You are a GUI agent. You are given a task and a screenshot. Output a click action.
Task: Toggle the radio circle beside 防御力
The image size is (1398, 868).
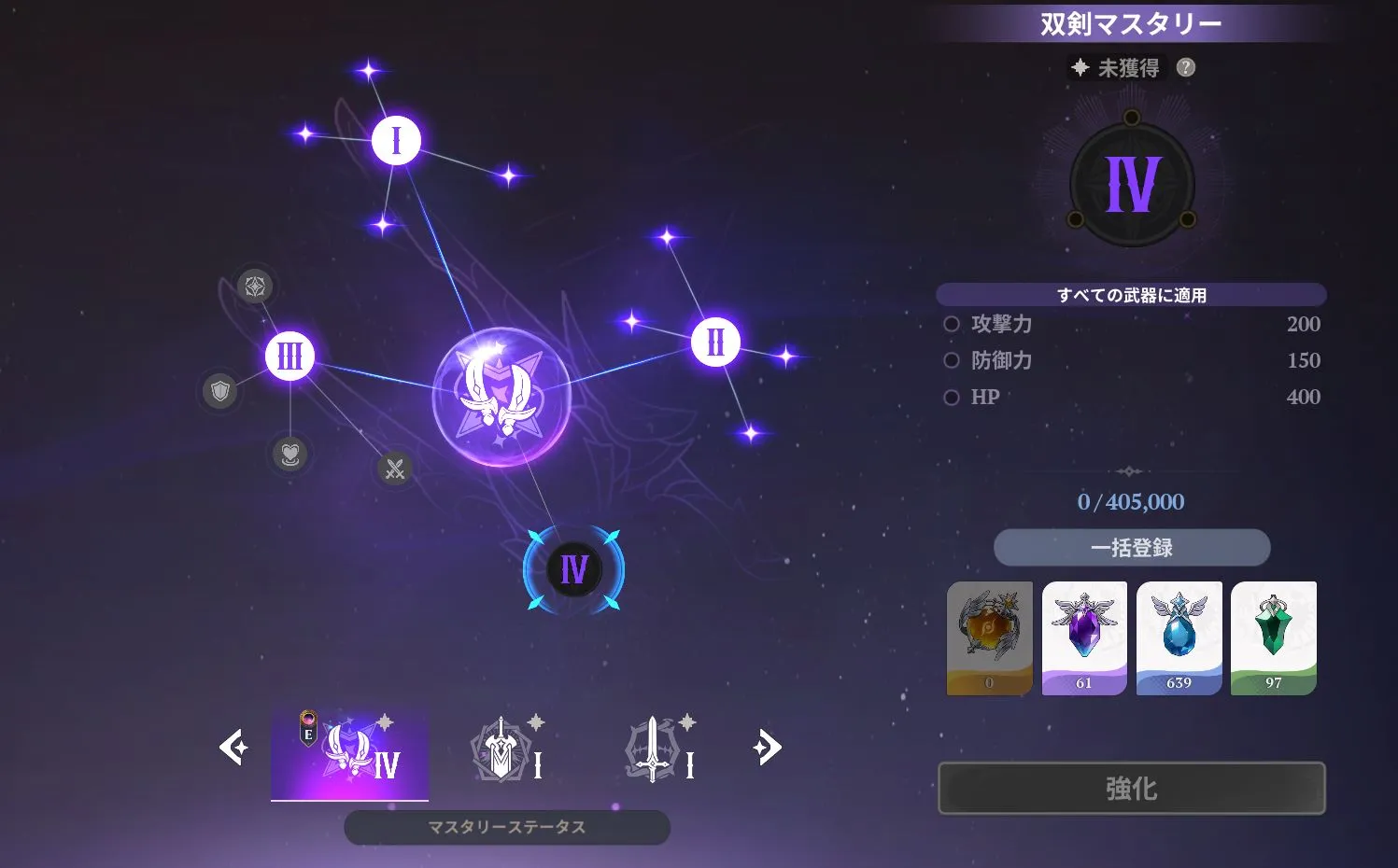[x=952, y=360]
